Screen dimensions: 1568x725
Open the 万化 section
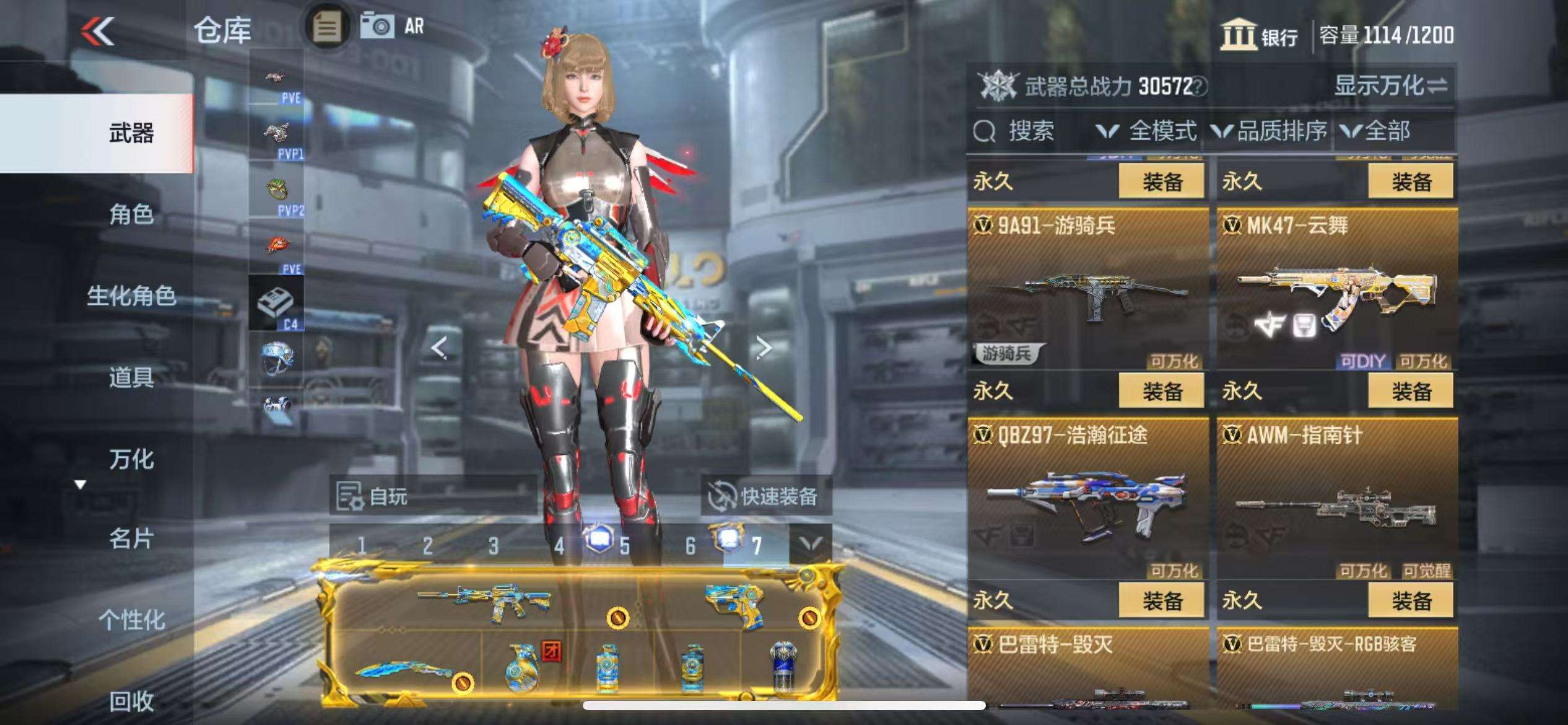tap(131, 459)
